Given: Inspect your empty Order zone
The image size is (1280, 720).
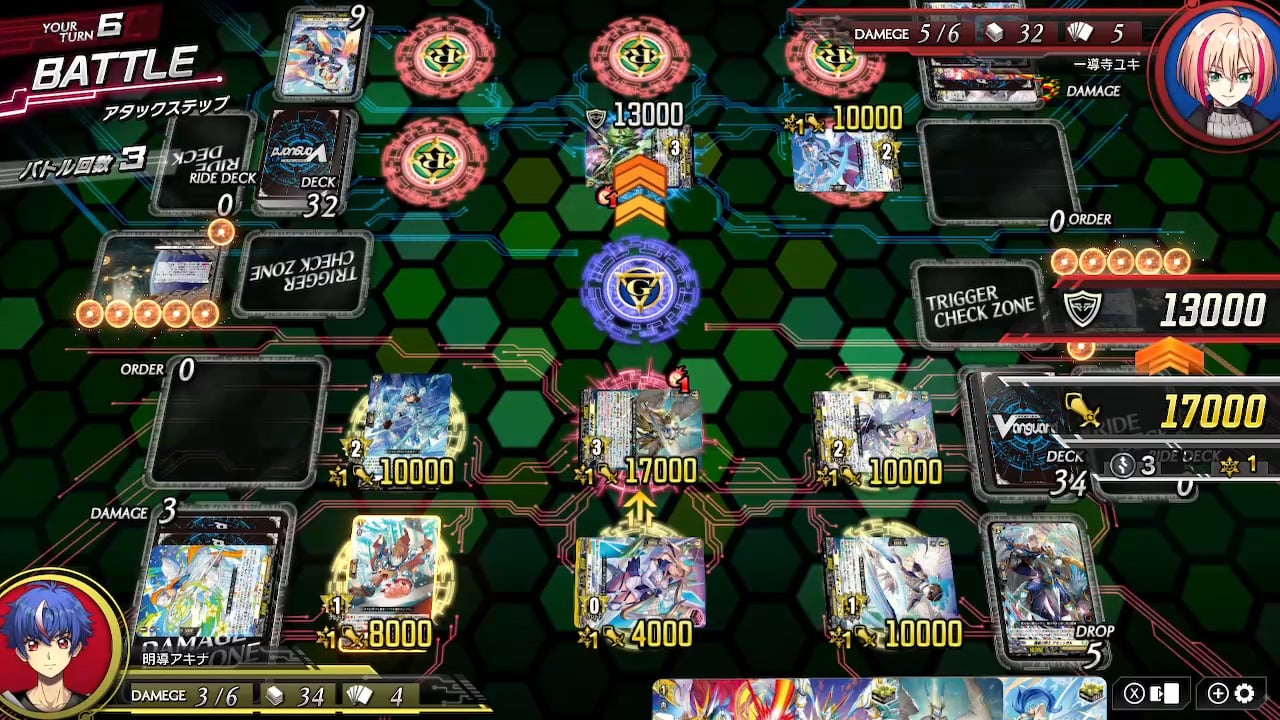Looking at the screenshot, I should (238, 420).
